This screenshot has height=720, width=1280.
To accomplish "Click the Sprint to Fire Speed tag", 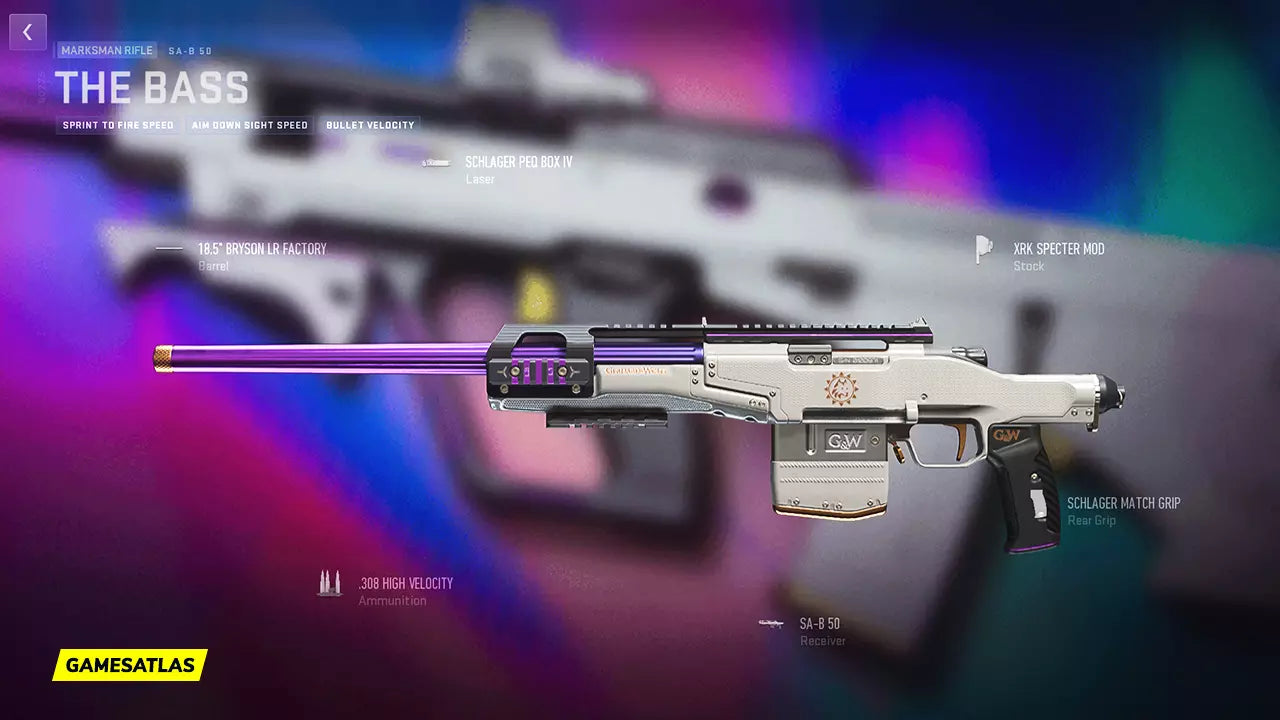I will click(x=118, y=126).
